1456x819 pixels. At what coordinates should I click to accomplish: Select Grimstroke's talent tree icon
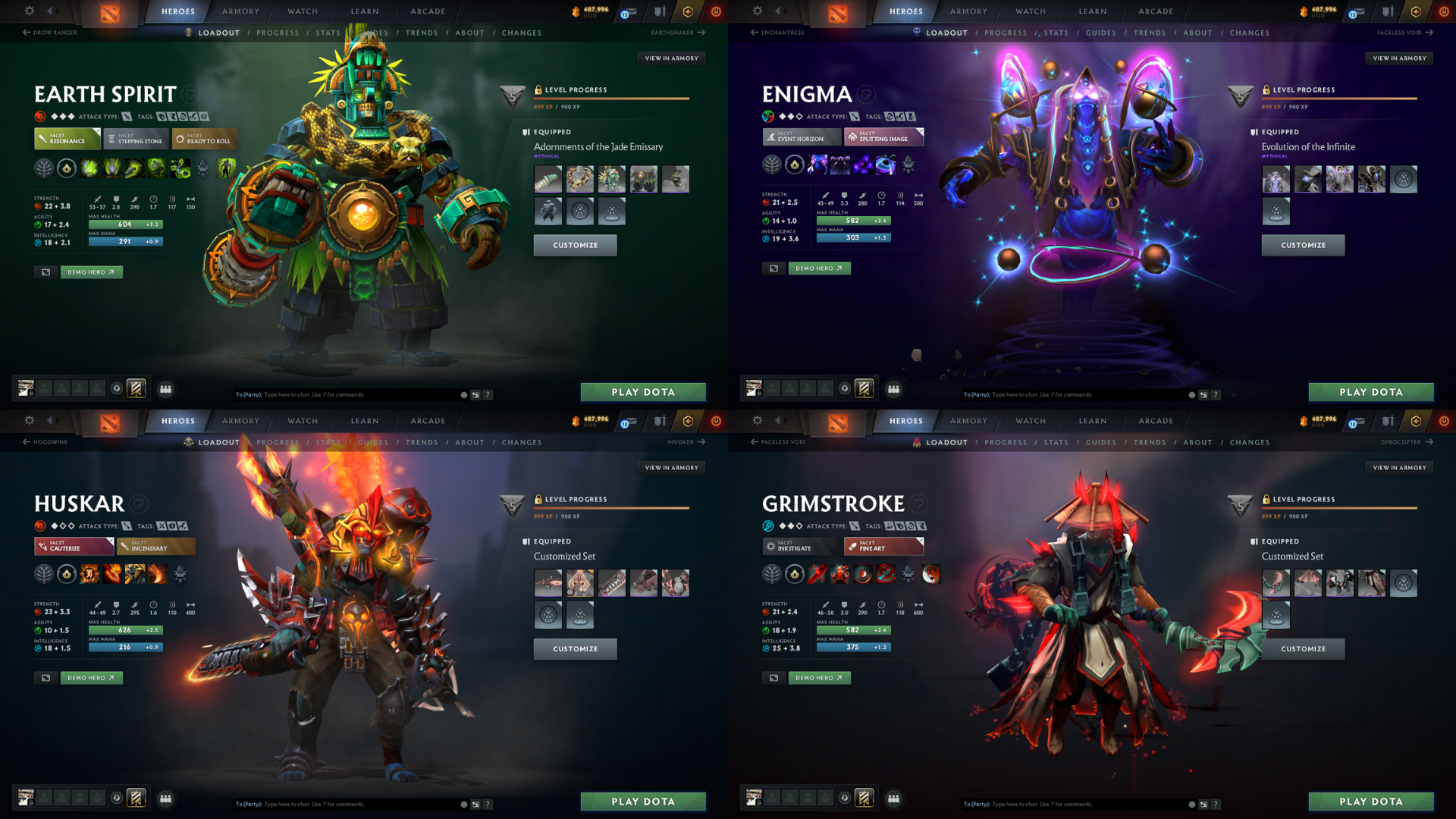[x=771, y=574]
